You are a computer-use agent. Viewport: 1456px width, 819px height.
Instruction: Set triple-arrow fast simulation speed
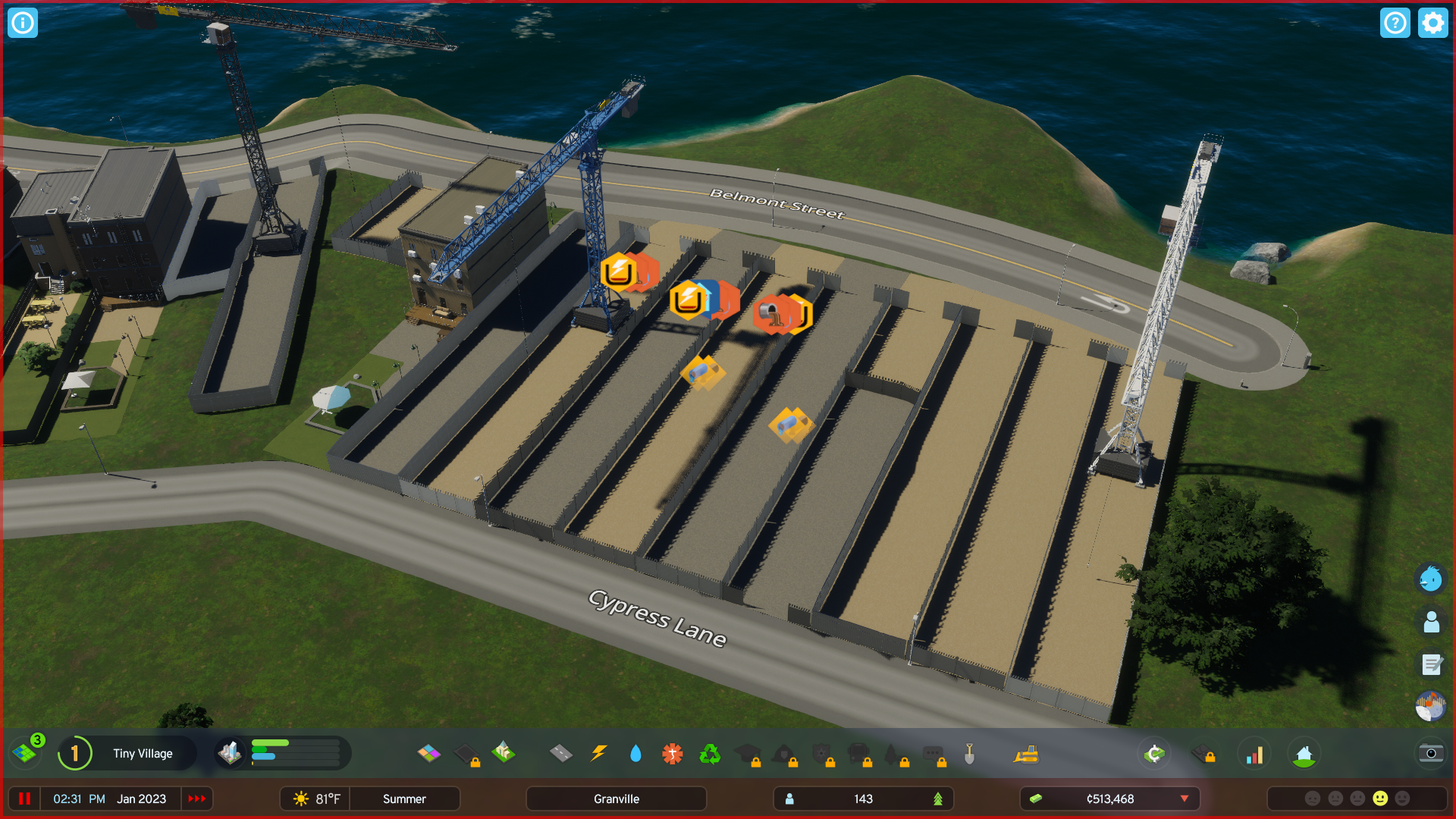(x=197, y=799)
